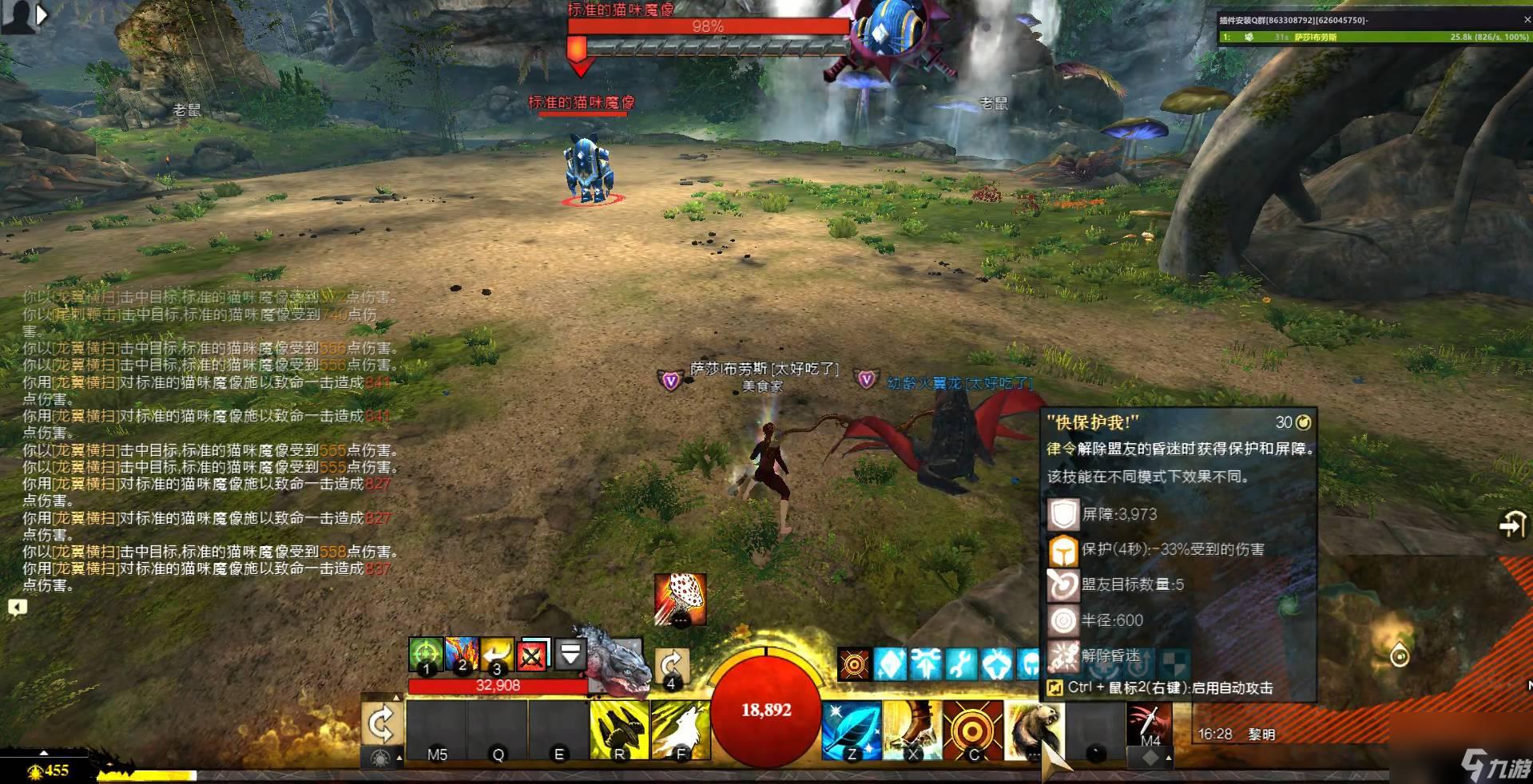Use the howling wolf skill on F
Screen dimensions: 1533x784
(681, 730)
